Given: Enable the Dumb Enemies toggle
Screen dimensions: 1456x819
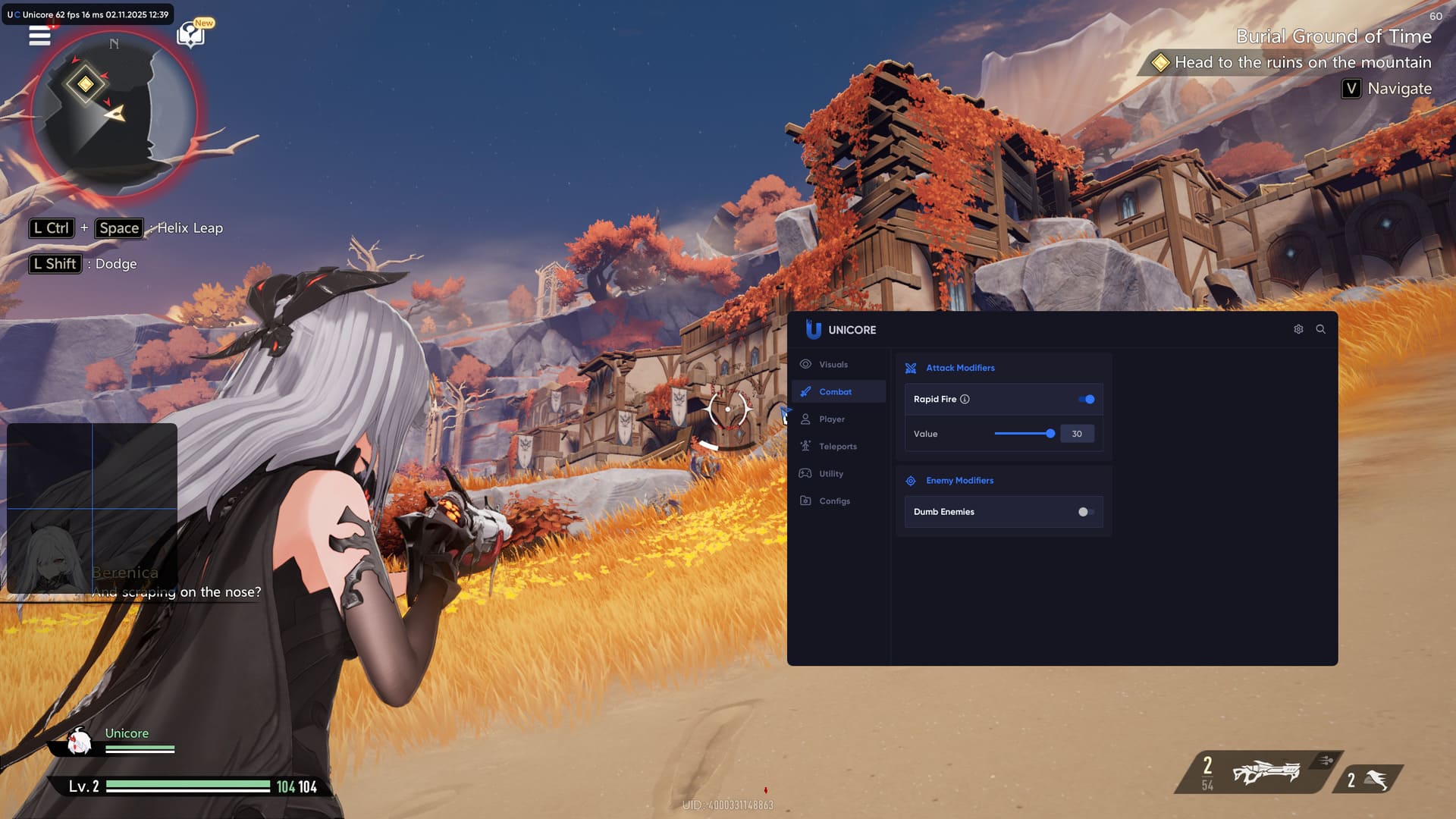Looking at the screenshot, I should click(1086, 512).
